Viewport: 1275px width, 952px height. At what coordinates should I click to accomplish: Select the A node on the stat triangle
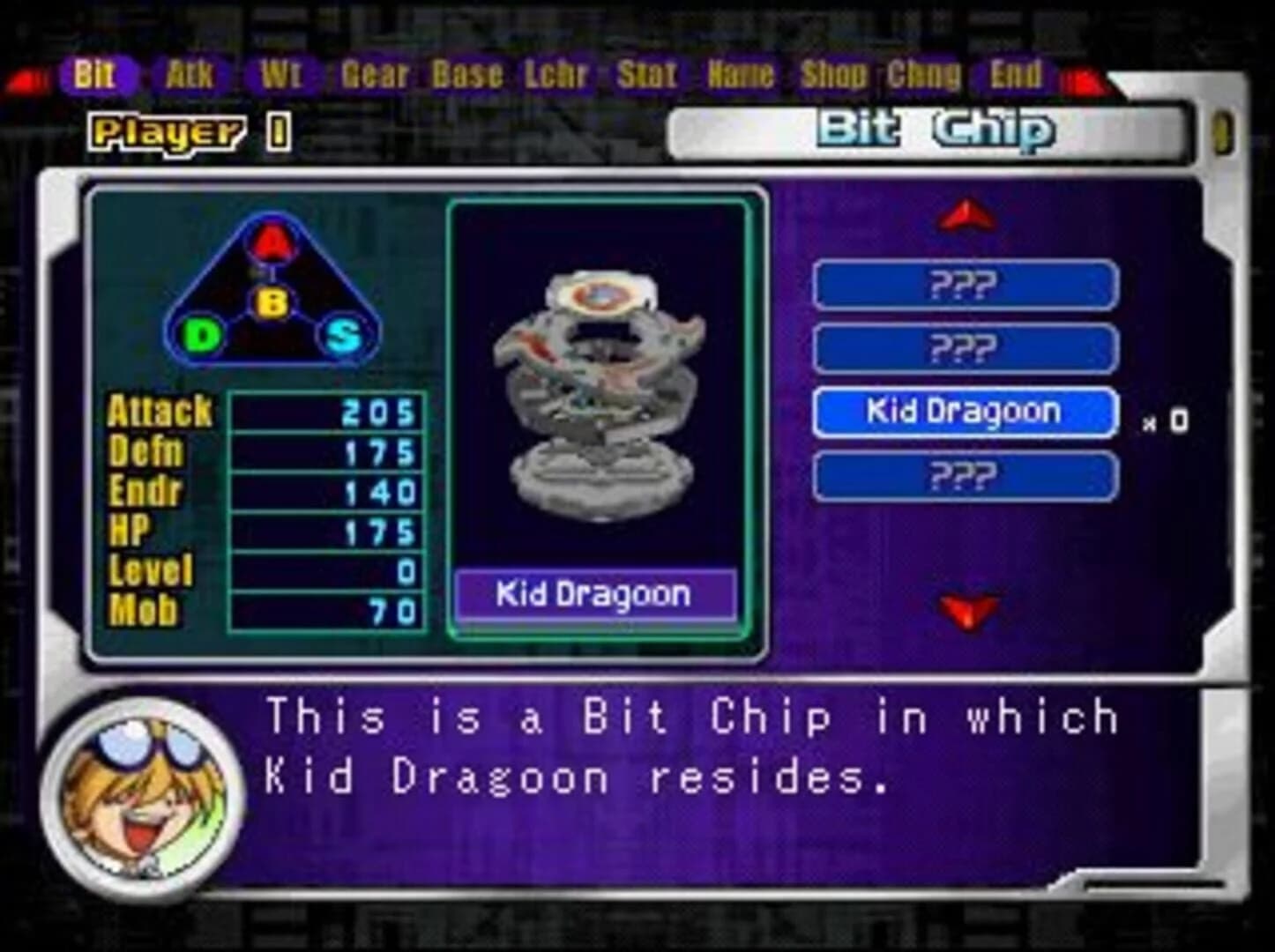click(271, 240)
